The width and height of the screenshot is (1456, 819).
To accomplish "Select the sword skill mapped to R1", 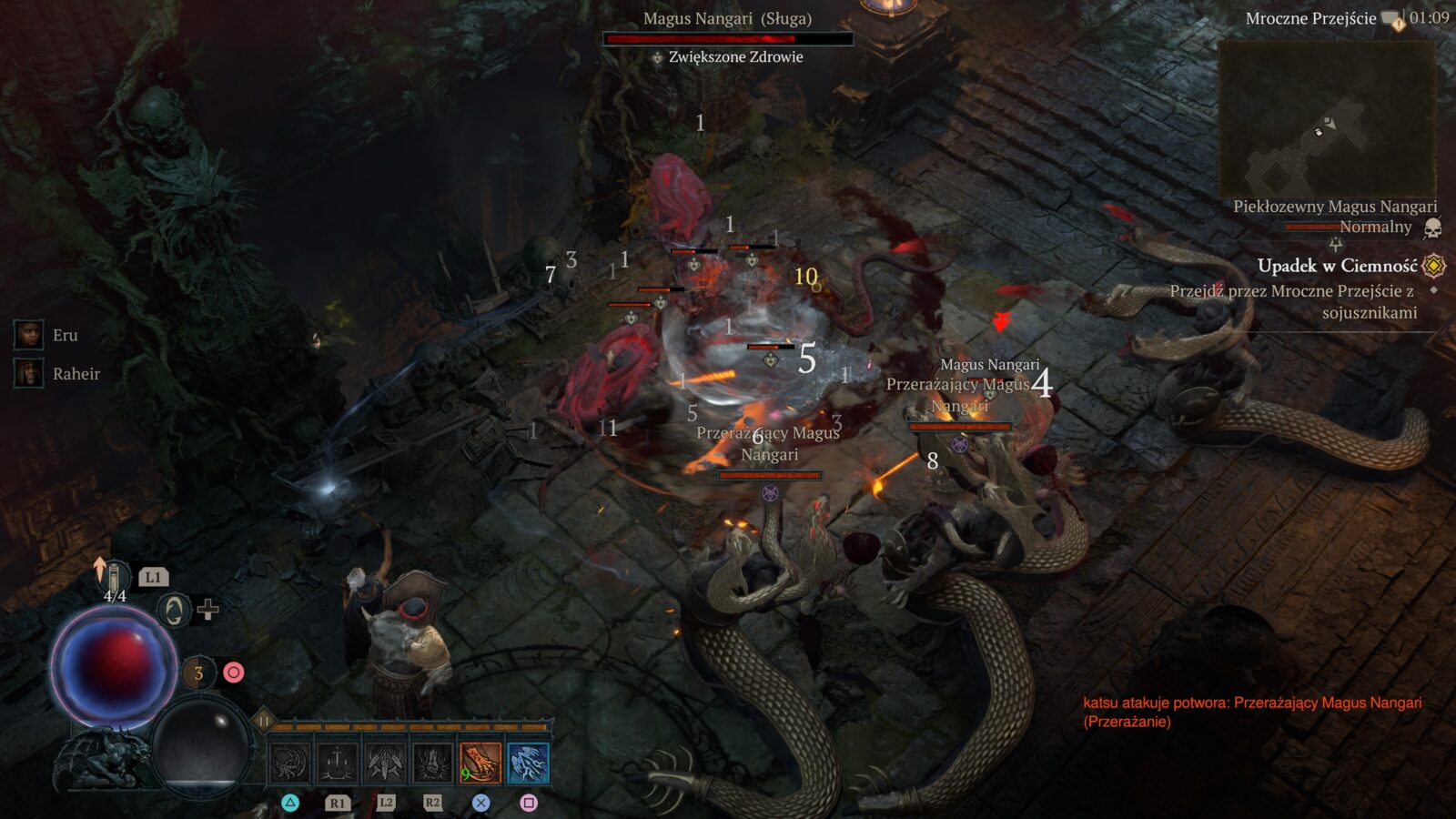I will [x=337, y=761].
